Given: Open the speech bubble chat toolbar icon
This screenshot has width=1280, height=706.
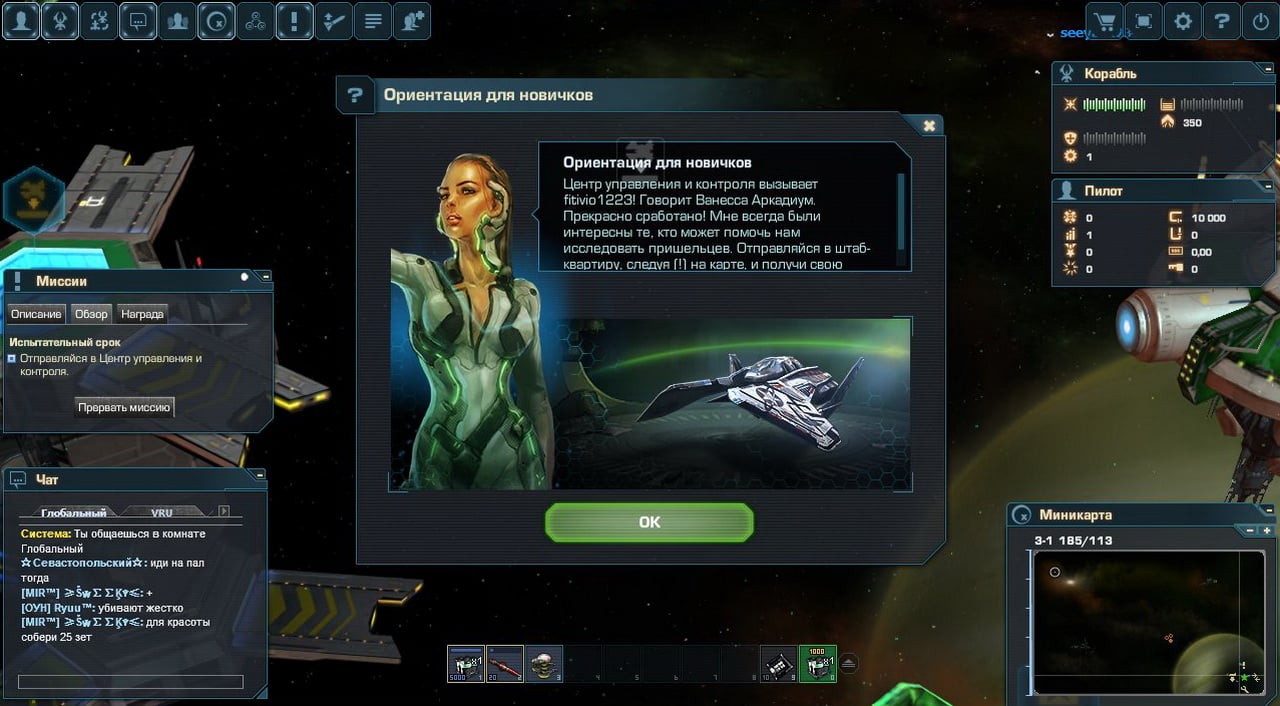Looking at the screenshot, I should click(x=138, y=21).
